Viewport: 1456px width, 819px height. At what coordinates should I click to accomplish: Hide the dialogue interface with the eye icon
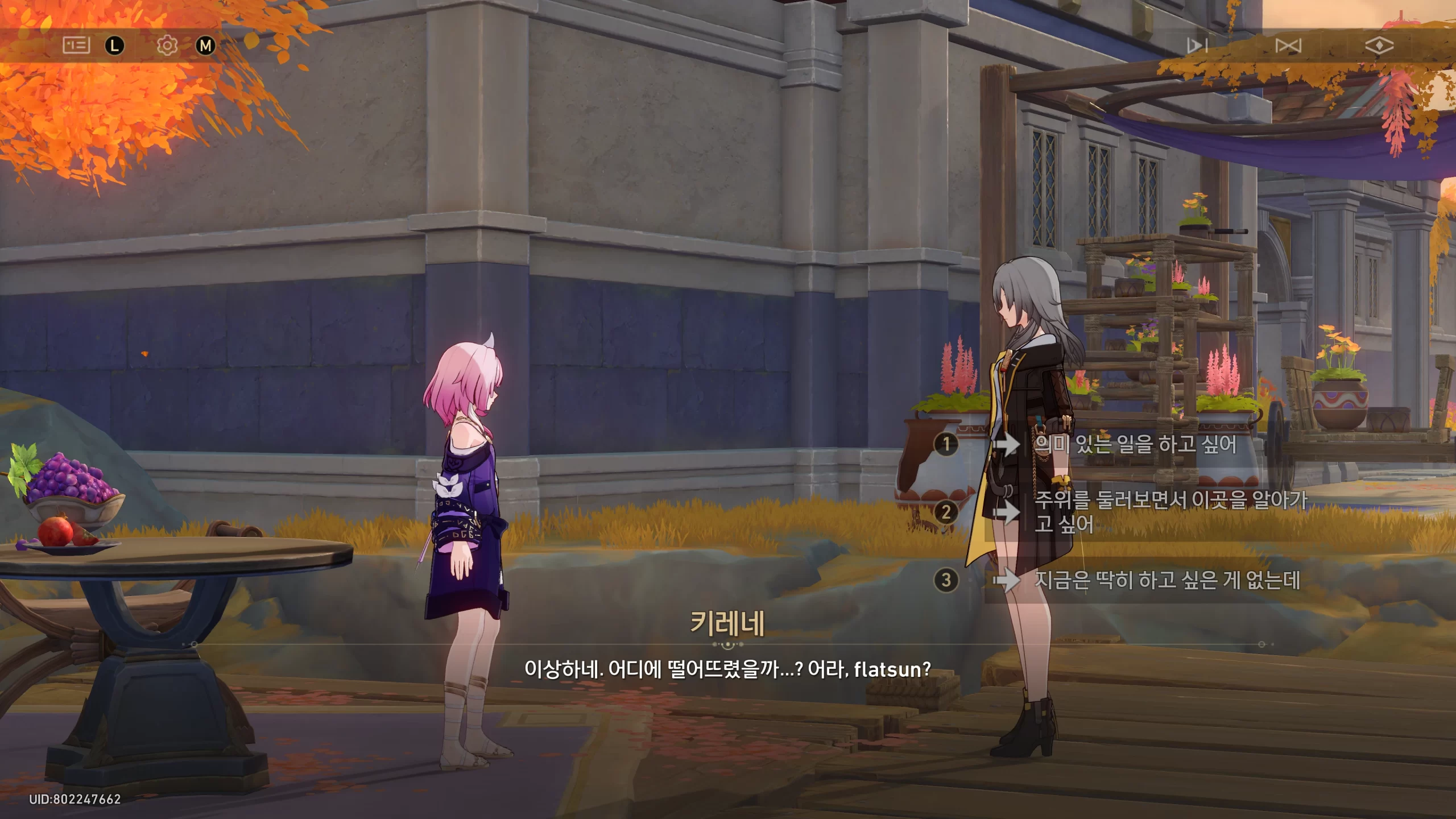click(x=1379, y=45)
